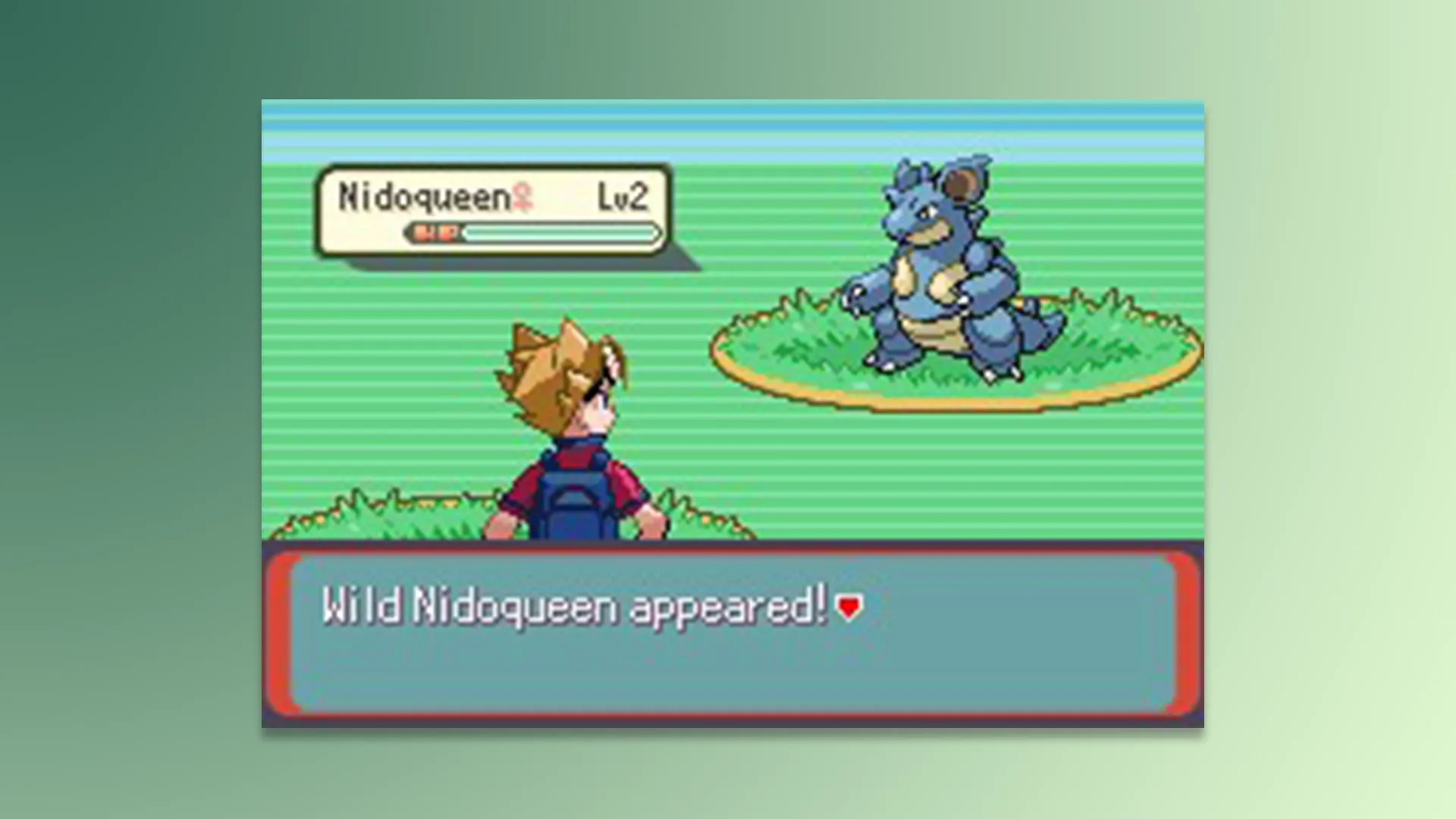1456x819 pixels.
Task: Click the orange HP label tag
Action: [x=435, y=232]
